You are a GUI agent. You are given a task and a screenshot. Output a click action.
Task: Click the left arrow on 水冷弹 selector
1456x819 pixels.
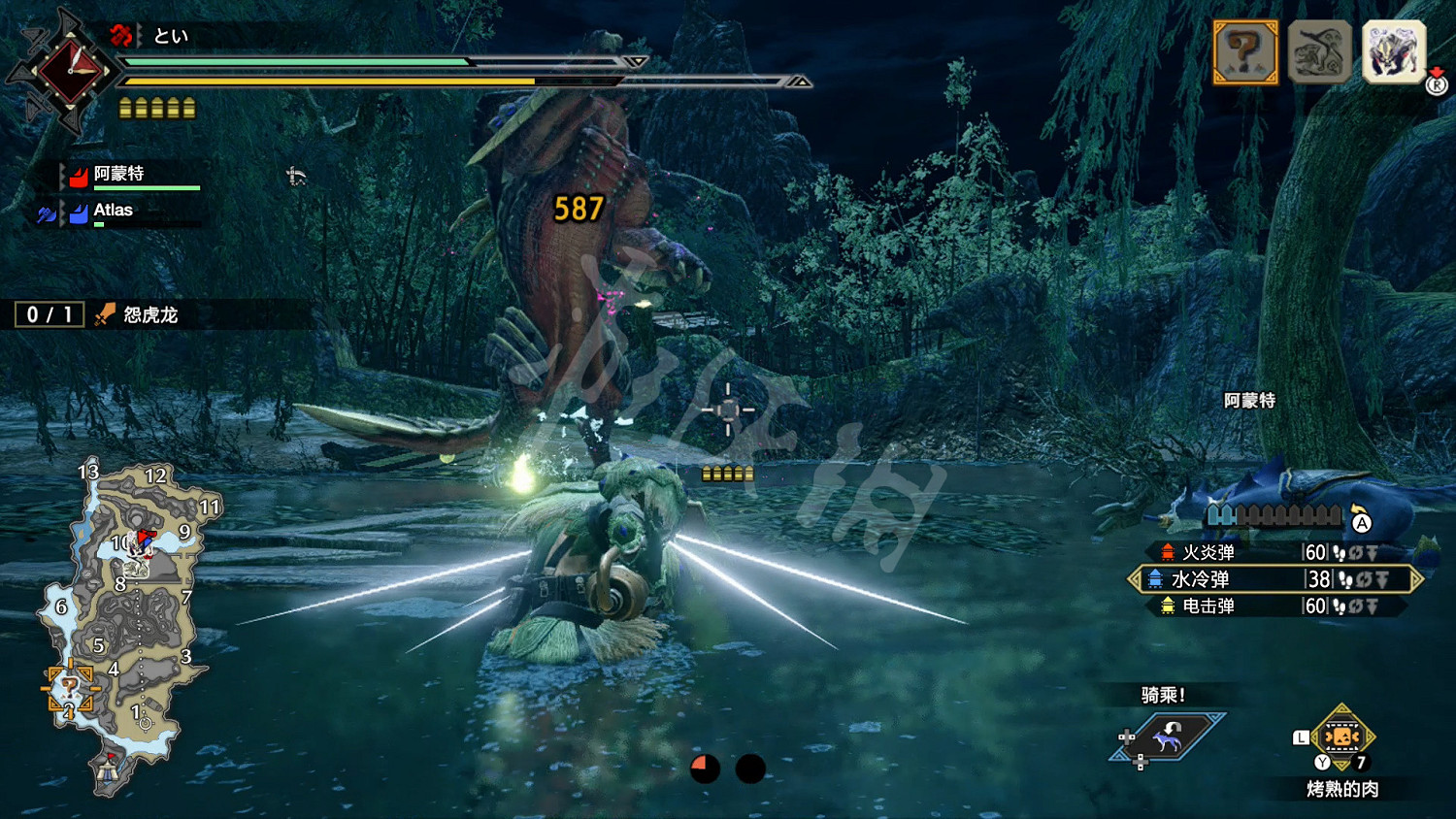[x=1133, y=579]
